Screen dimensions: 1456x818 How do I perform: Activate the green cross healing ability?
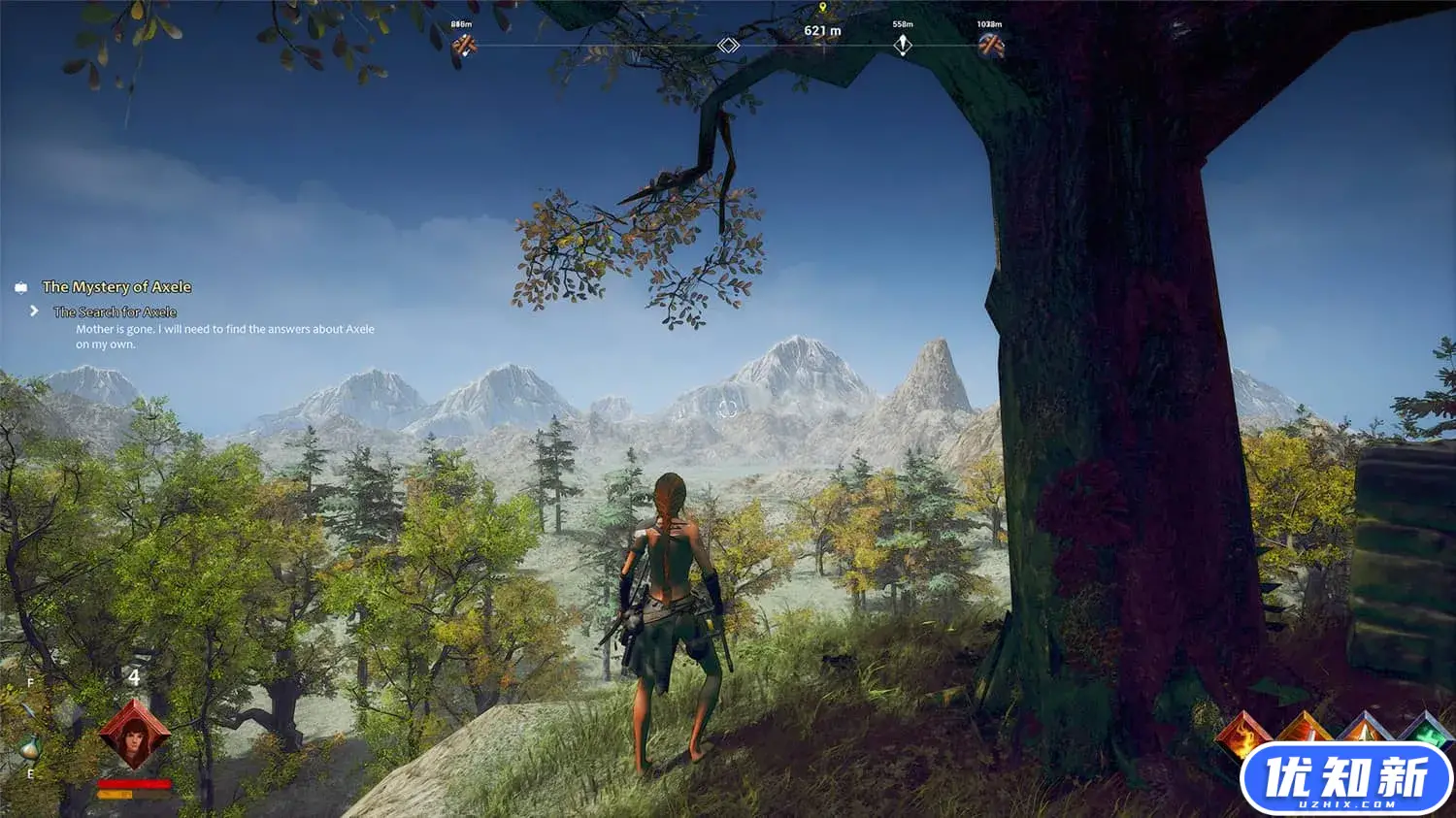(1425, 730)
